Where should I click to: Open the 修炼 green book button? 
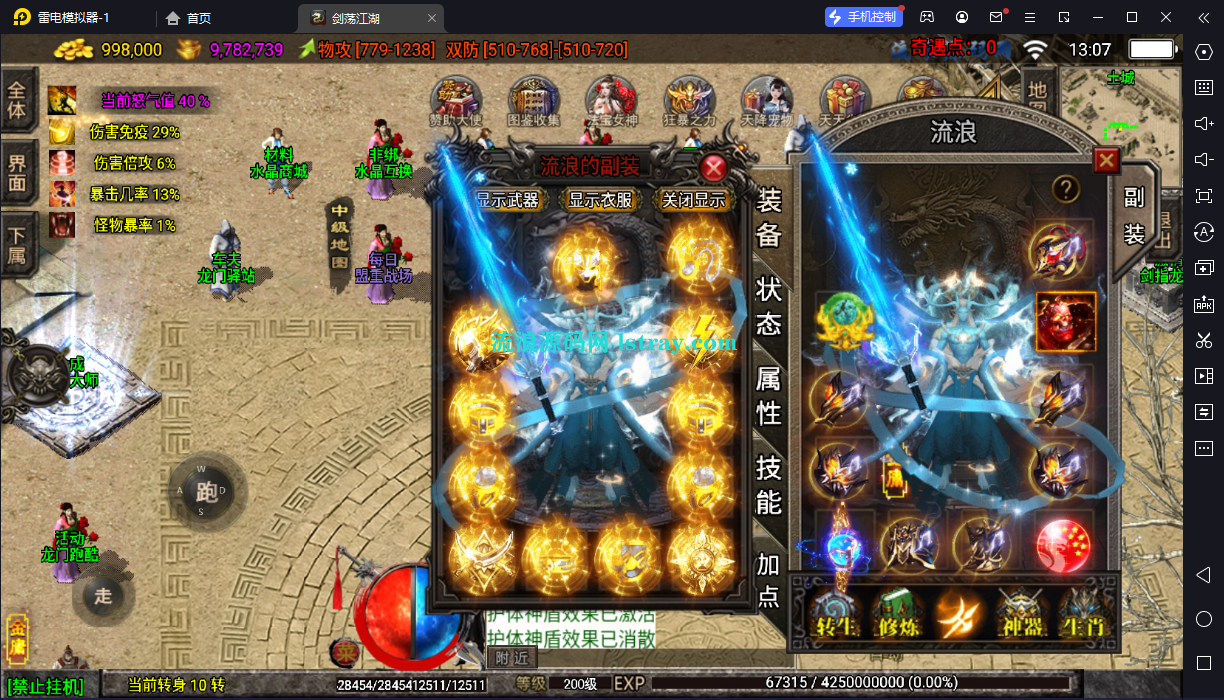click(894, 614)
